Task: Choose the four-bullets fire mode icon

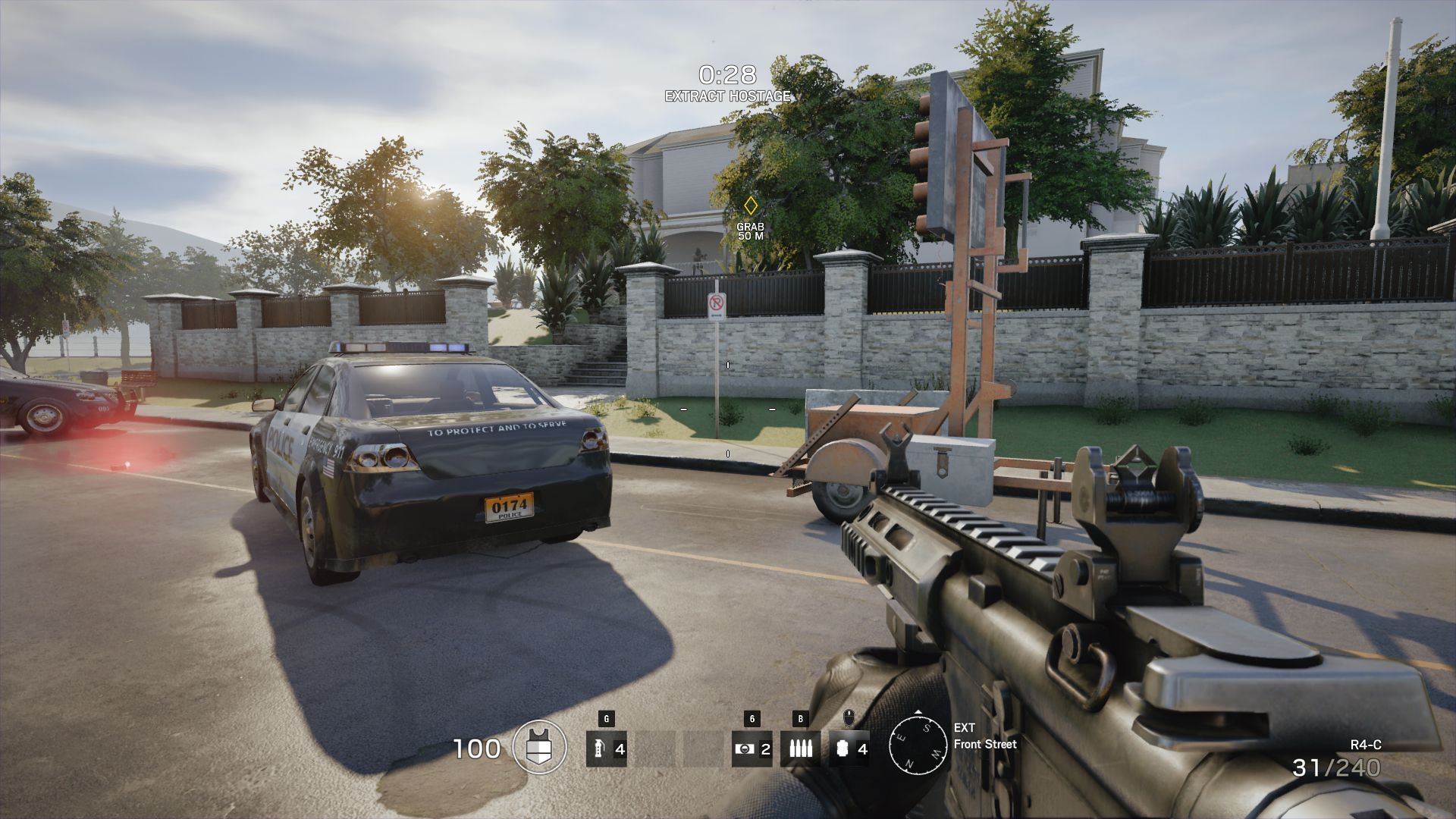Action: [x=800, y=749]
